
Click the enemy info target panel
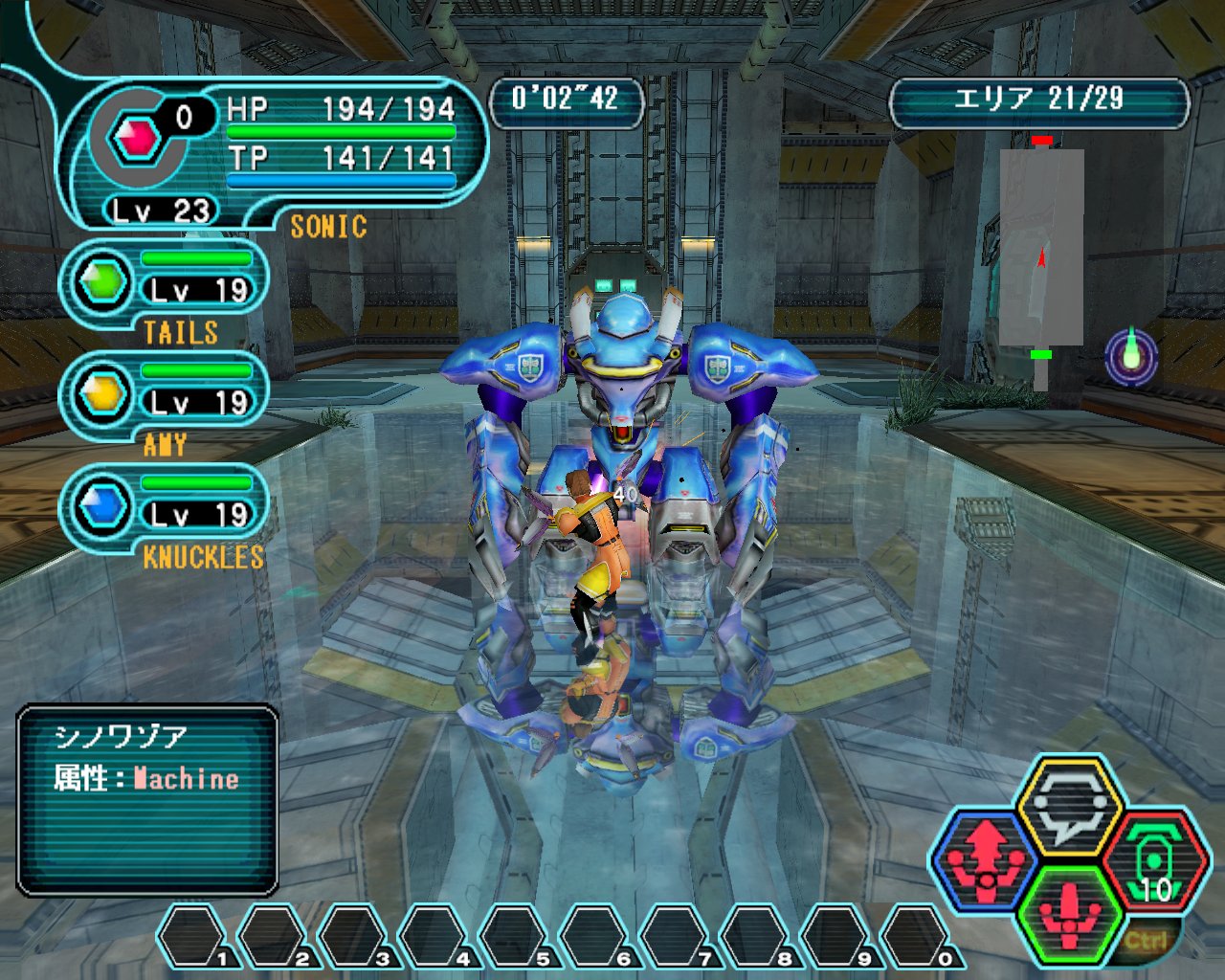tap(147, 800)
